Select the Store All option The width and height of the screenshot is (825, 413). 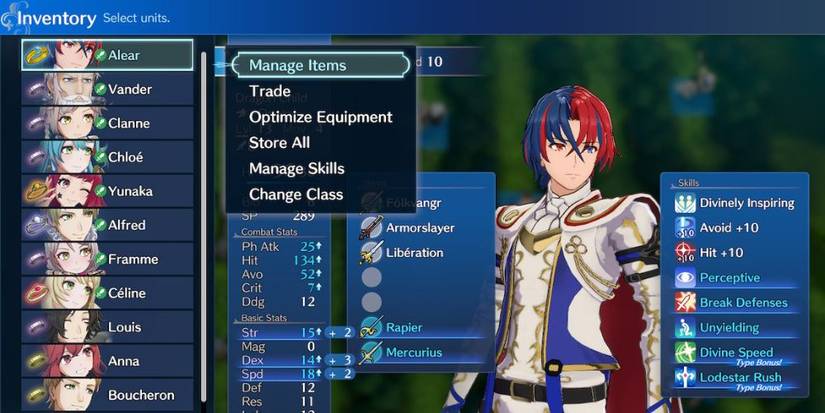point(279,143)
